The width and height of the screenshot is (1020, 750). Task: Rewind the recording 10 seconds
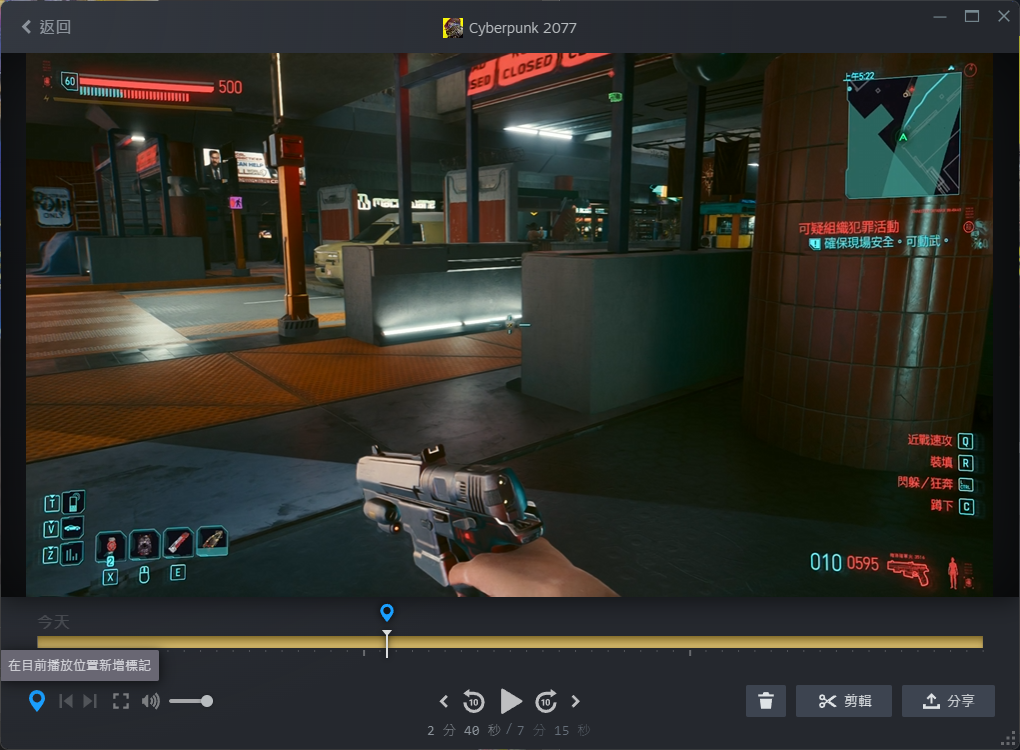pyautogui.click(x=474, y=701)
